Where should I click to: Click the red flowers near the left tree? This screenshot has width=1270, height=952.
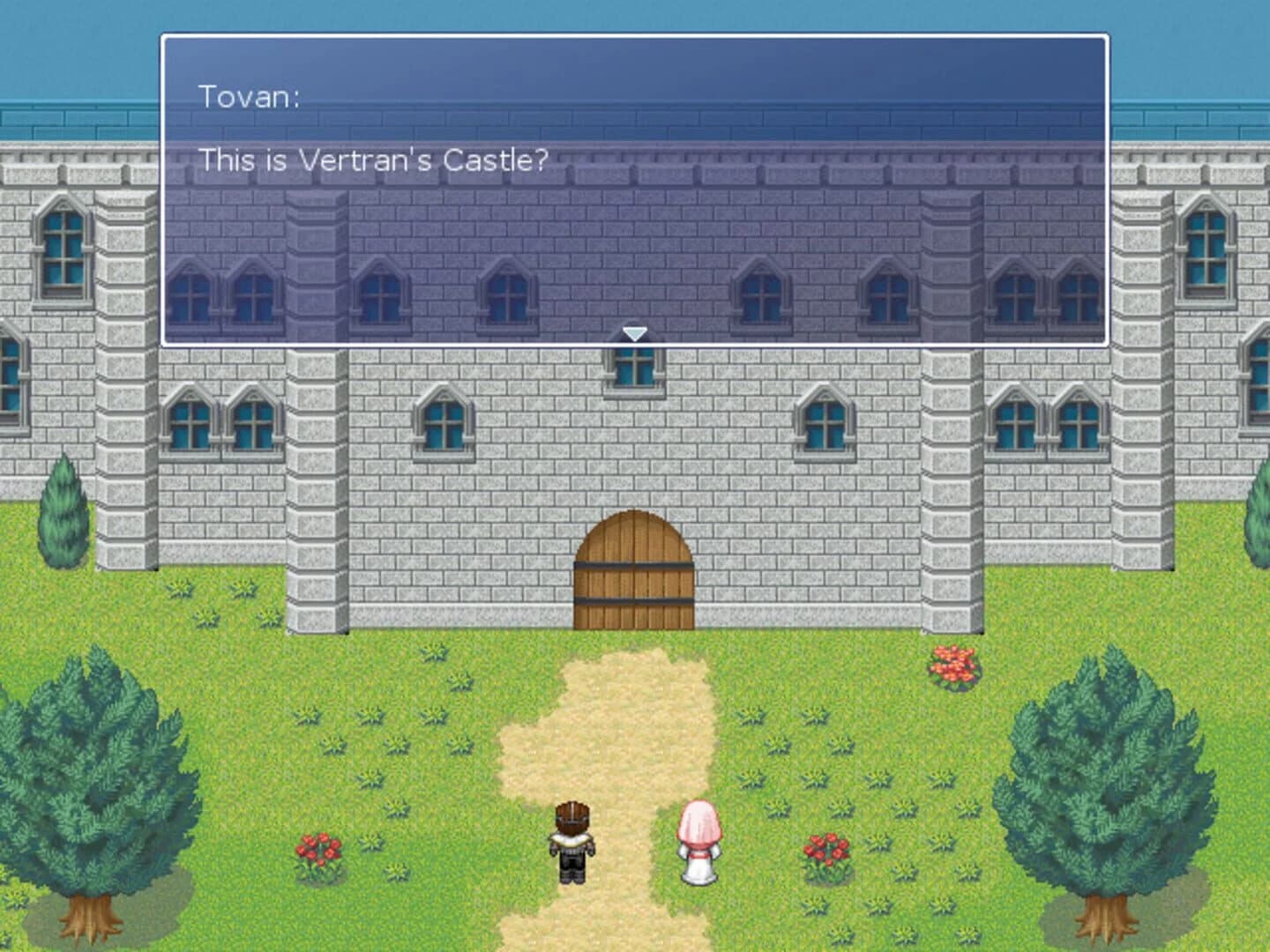click(320, 851)
